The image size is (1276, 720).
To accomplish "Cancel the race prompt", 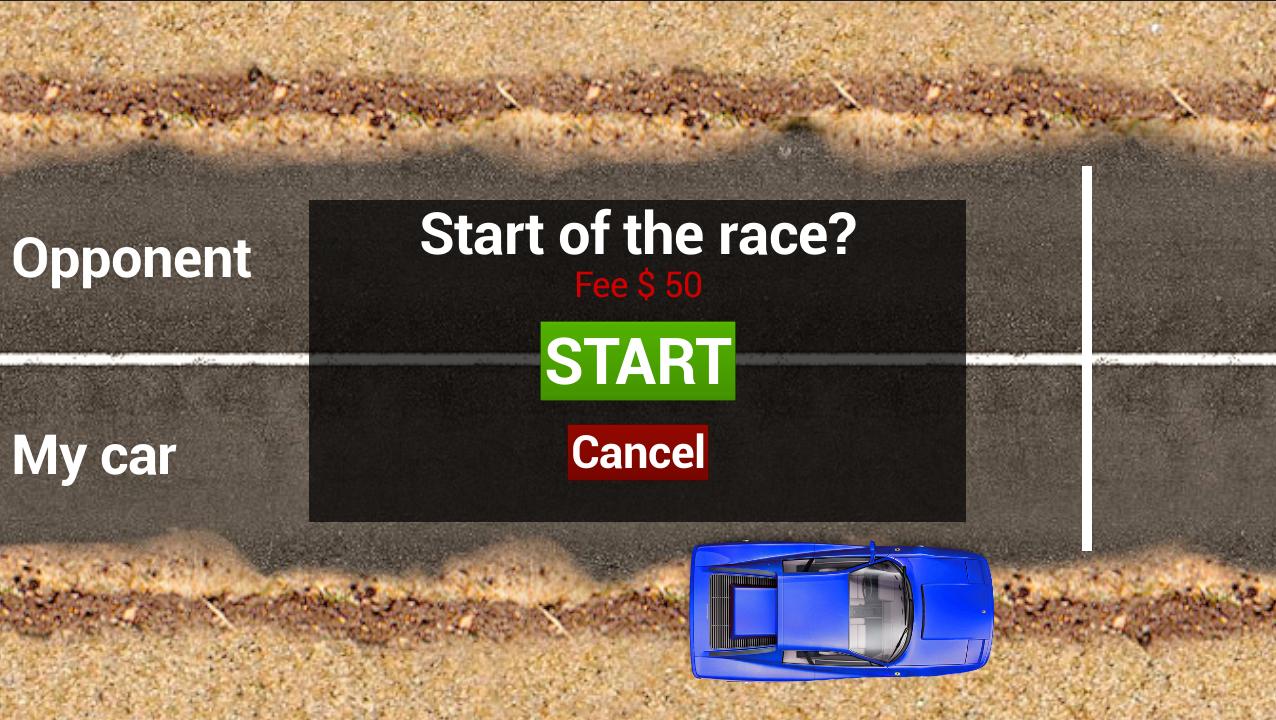I will pyautogui.click(x=638, y=452).
